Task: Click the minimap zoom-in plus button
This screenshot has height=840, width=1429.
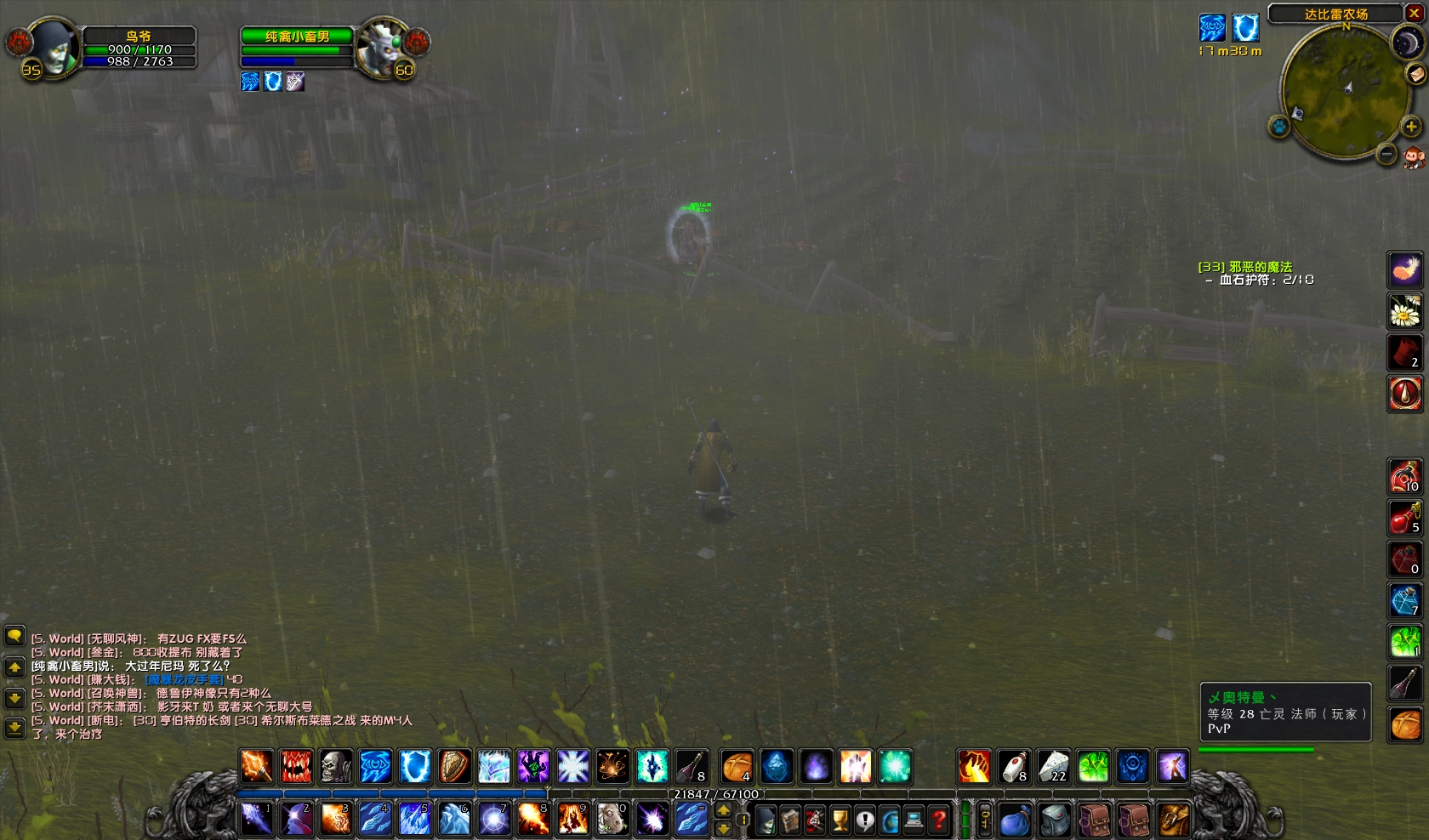Action: point(1411,127)
